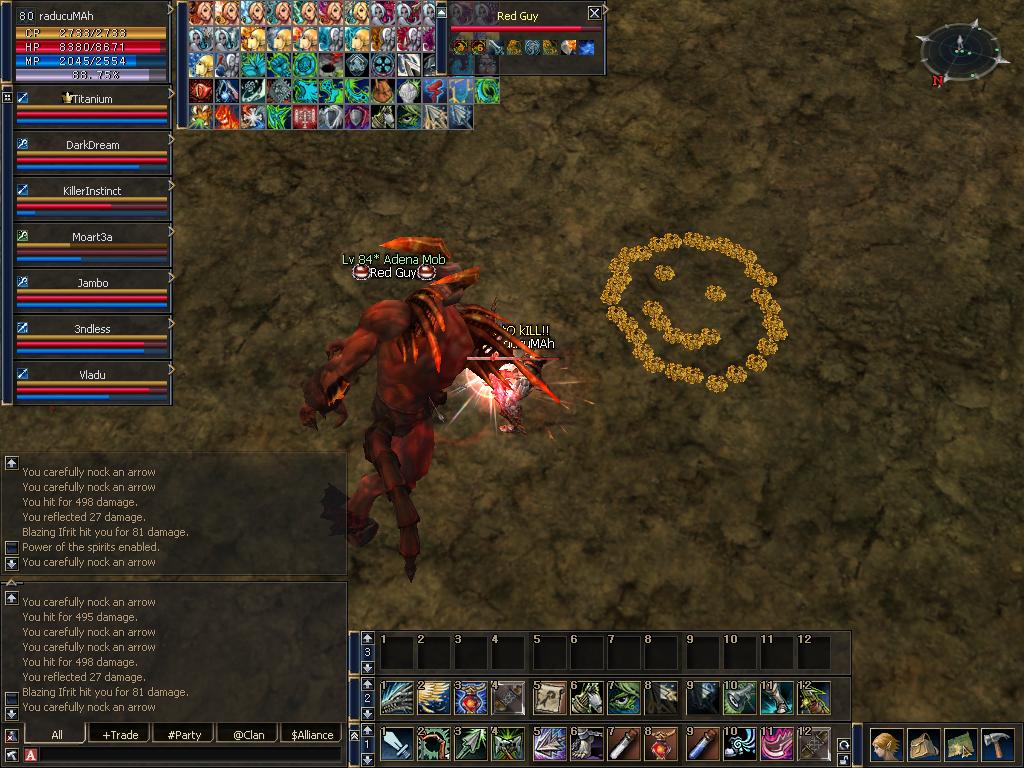The image size is (1024, 768).
Task: Switch chat to the +Trade tab
Action: (120, 734)
